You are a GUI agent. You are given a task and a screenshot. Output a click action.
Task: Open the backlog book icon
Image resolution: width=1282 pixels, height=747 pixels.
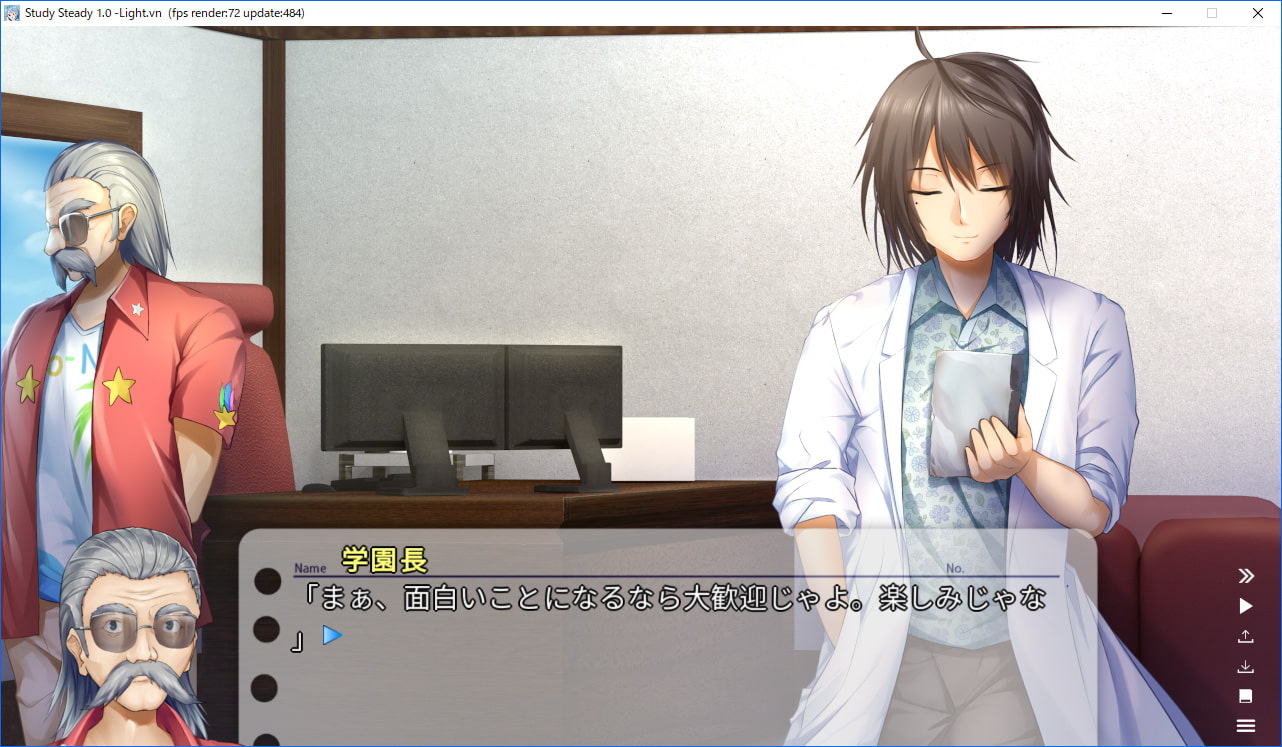tap(1246, 696)
